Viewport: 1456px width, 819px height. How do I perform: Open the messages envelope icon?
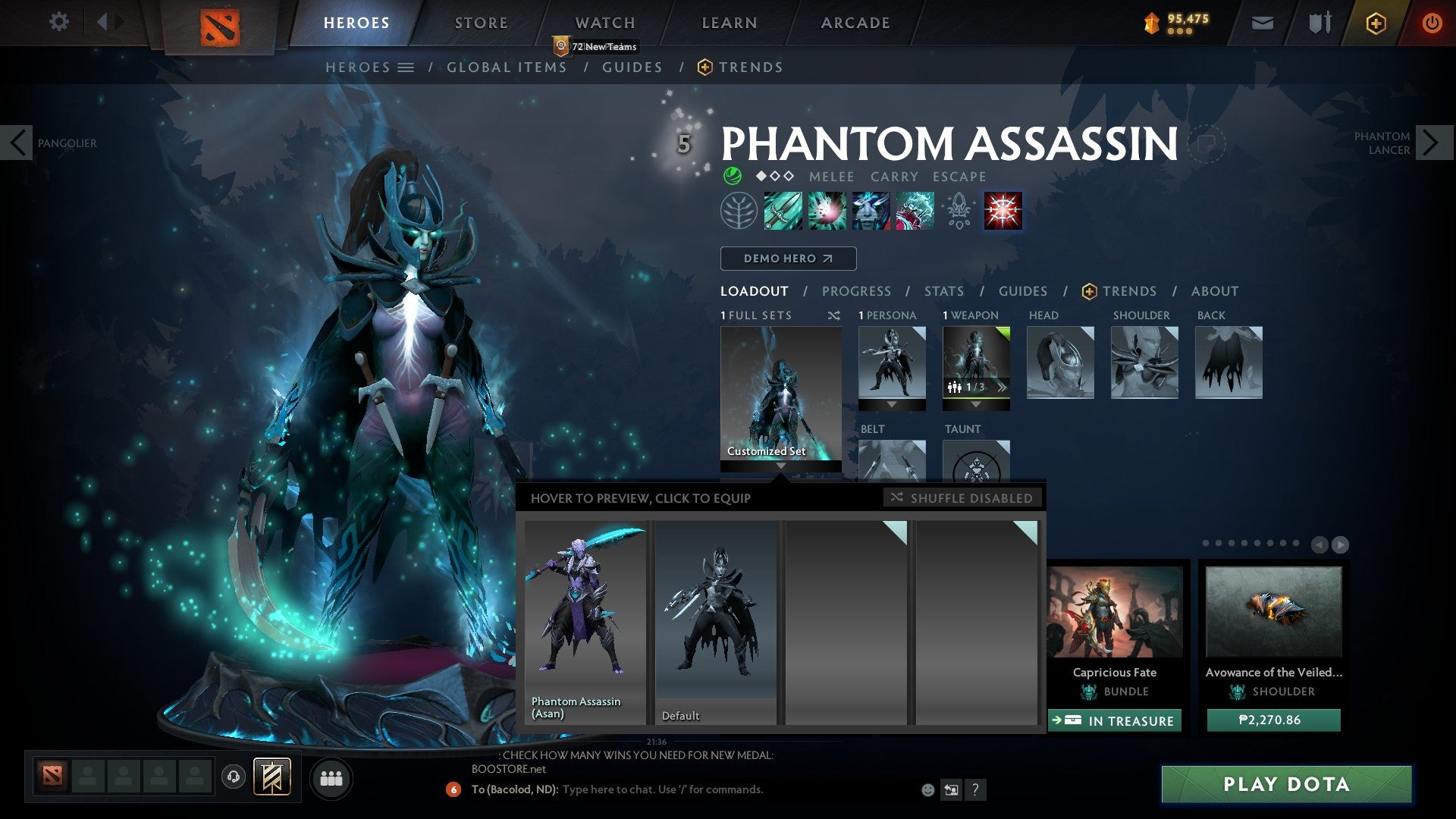click(x=1263, y=23)
